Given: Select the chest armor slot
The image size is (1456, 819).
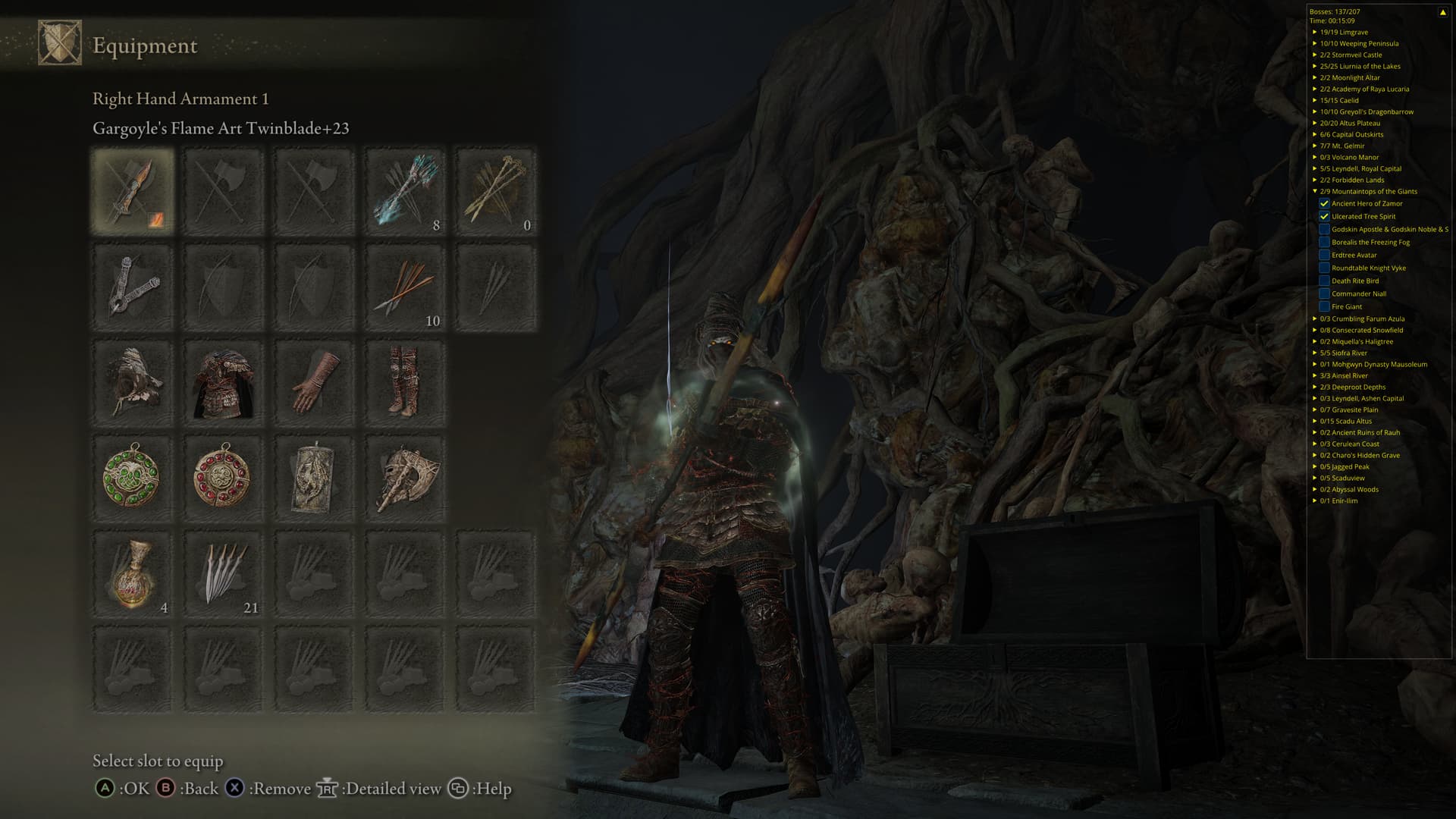Looking at the screenshot, I should 224,382.
